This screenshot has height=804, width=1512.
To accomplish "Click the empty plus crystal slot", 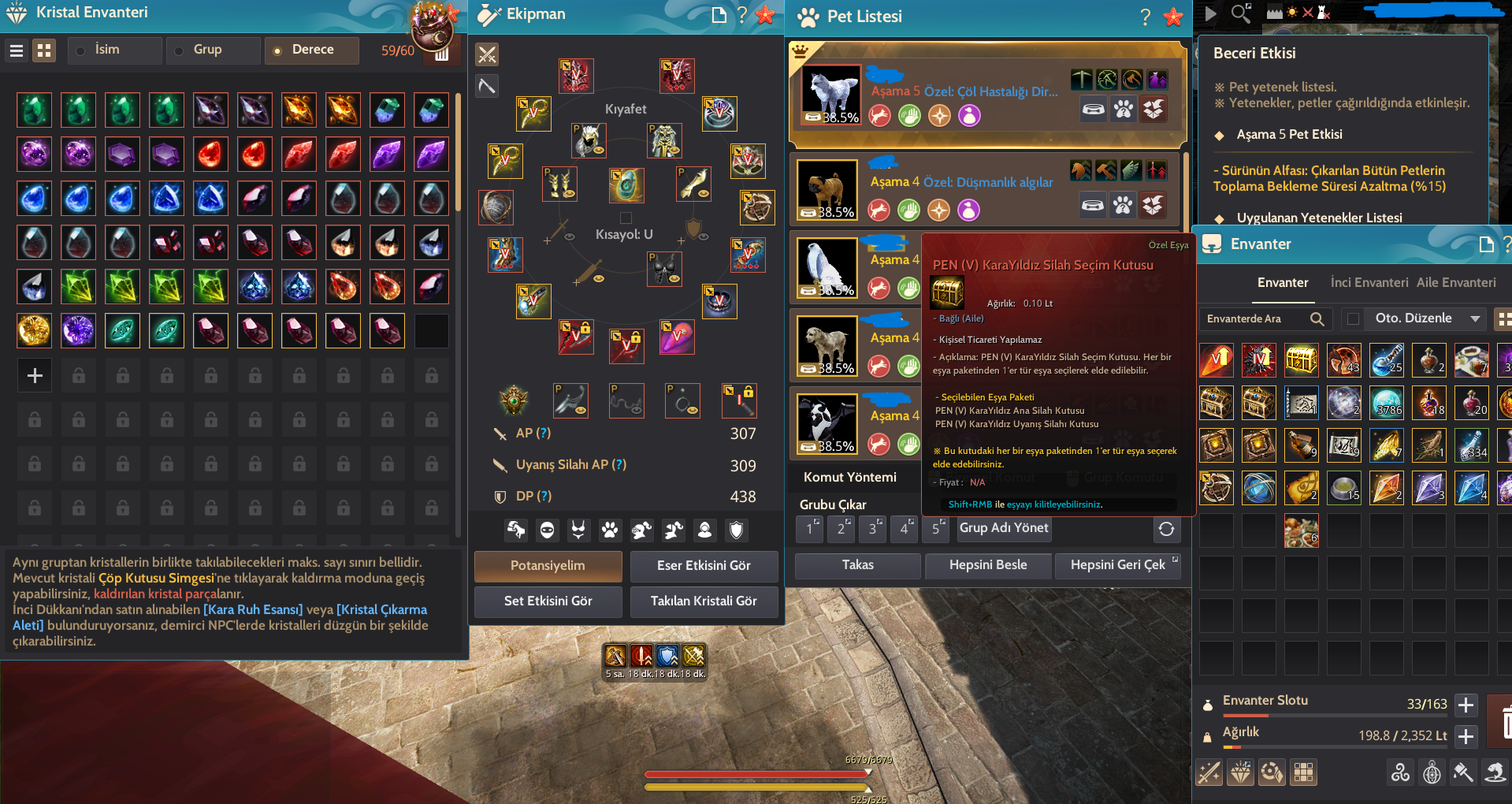I will click(x=34, y=375).
